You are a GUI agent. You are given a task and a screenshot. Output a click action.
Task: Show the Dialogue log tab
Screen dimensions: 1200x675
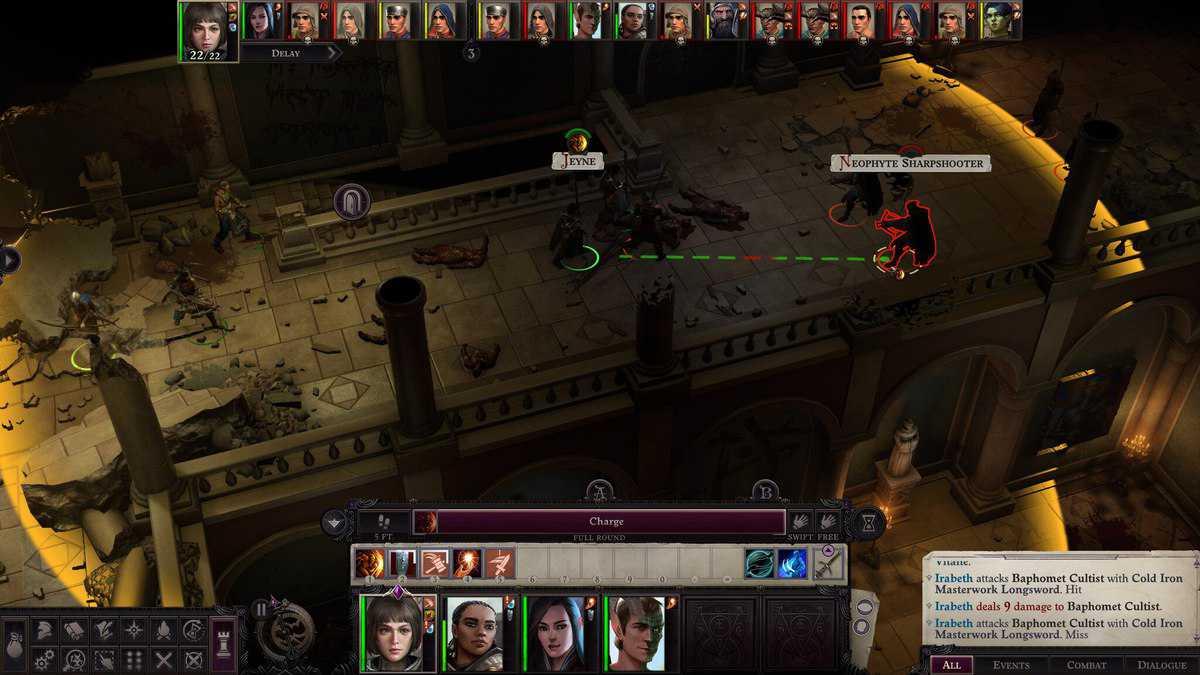(1162, 665)
